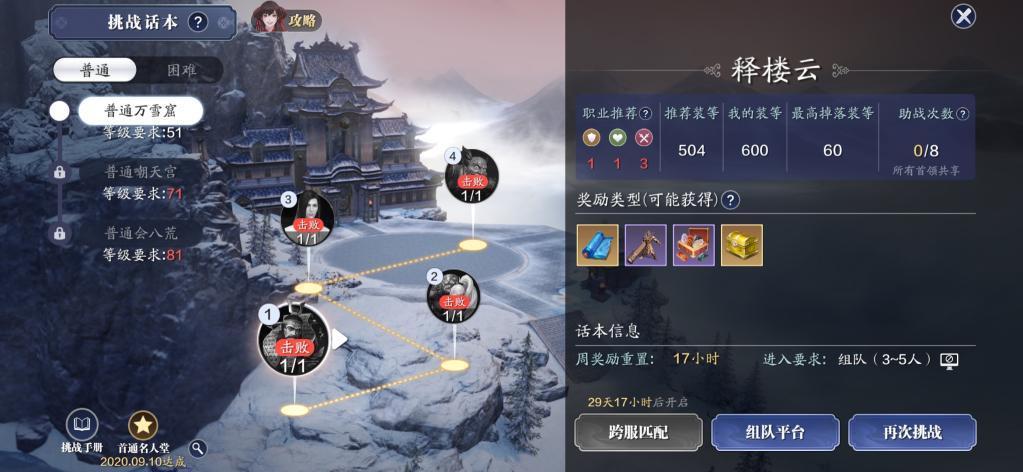Inspect the golden treasure chest reward
The image size is (1023, 472).
[x=741, y=245]
